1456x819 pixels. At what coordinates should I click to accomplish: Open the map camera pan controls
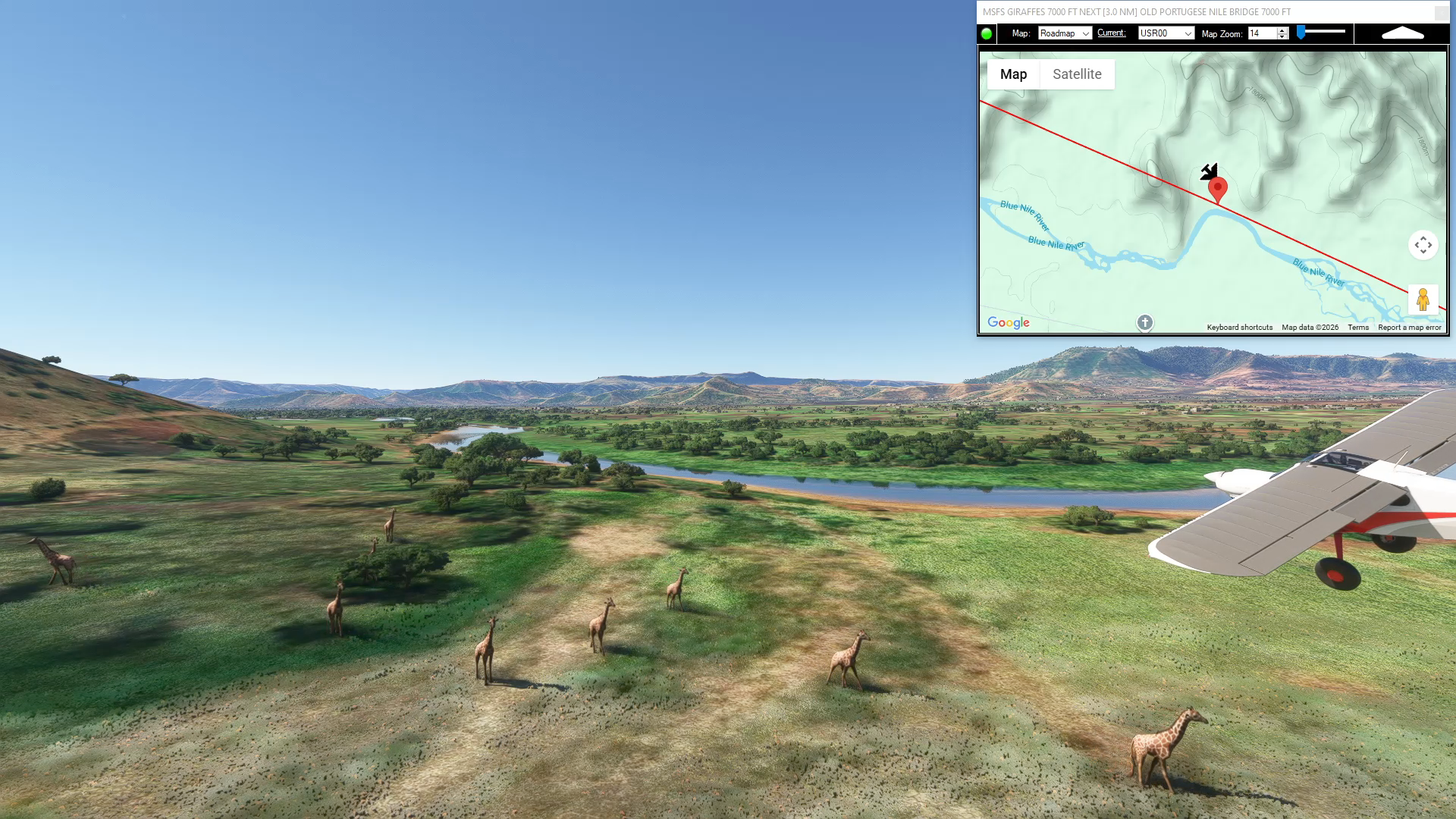click(x=1423, y=245)
